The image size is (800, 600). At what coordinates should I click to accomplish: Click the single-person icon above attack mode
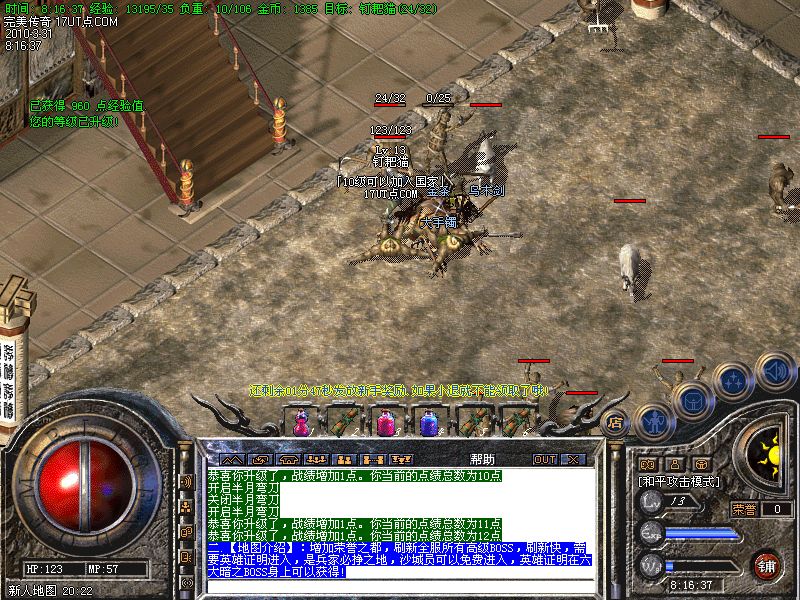(x=675, y=464)
